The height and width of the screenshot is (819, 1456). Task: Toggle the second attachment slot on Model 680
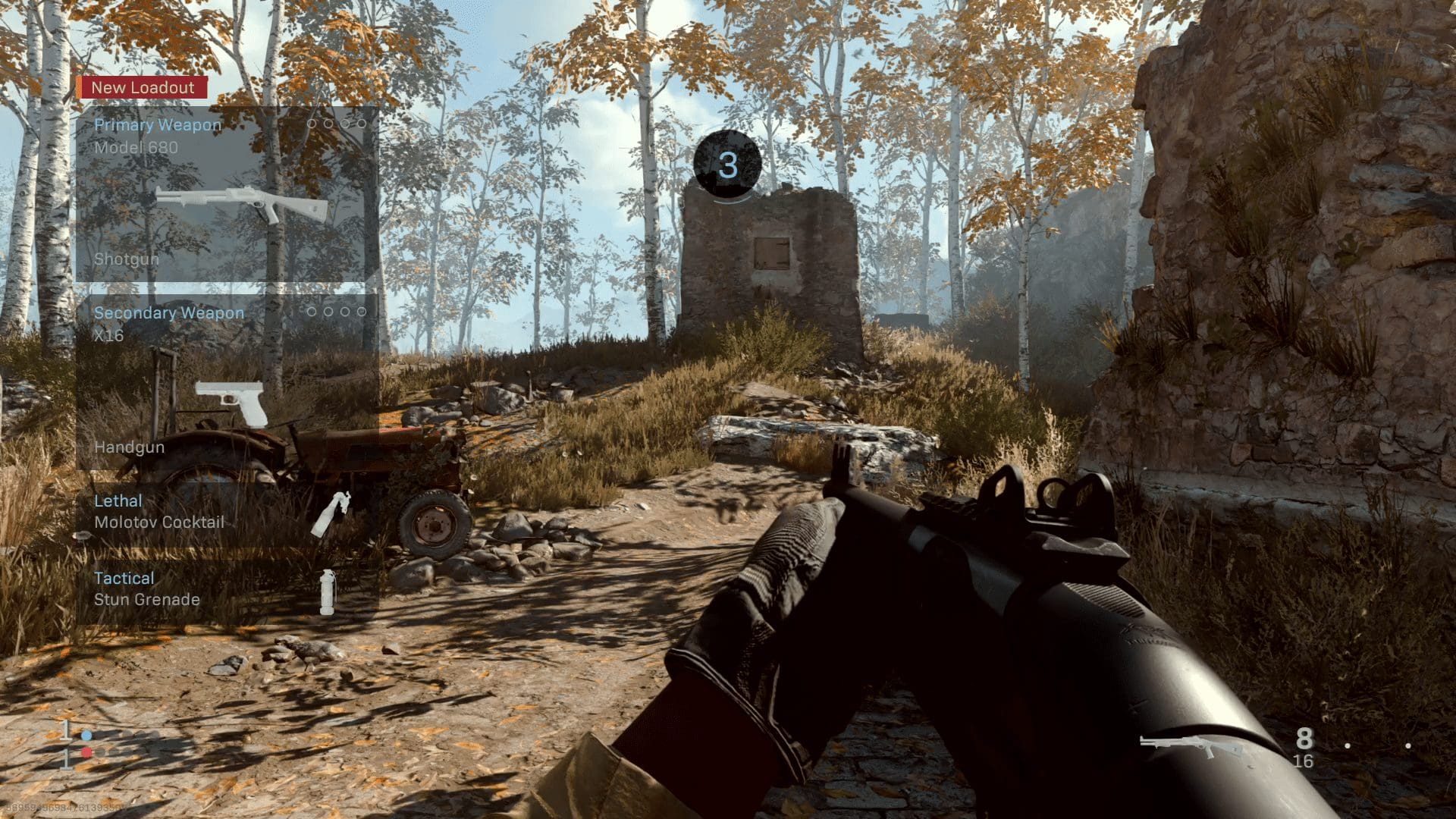click(x=328, y=124)
